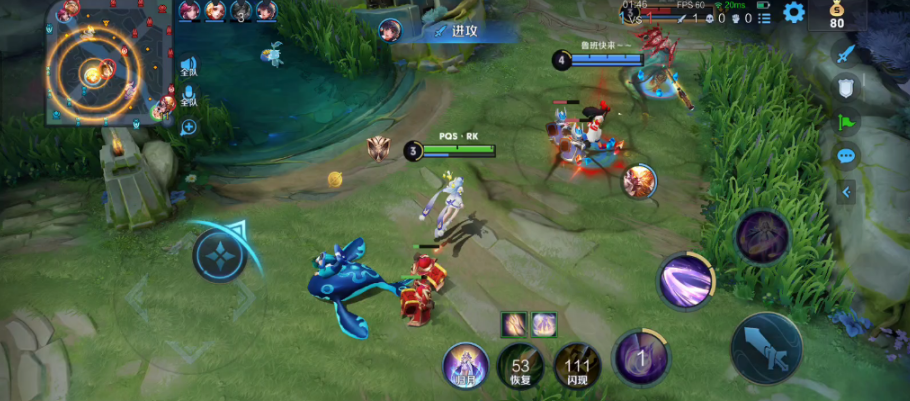Cast the purple slash skill
This screenshot has height=401, width=910.
coord(685,279)
